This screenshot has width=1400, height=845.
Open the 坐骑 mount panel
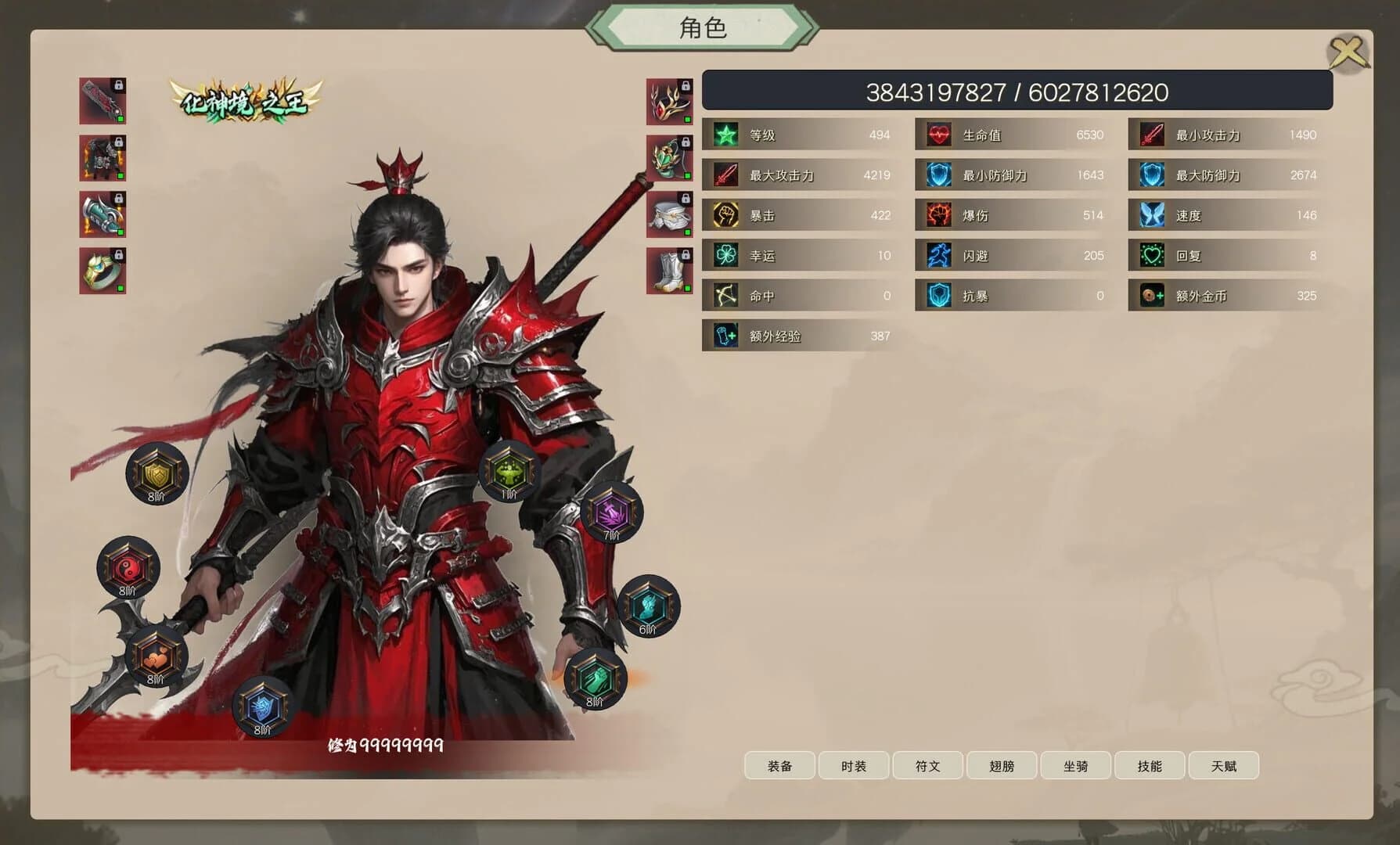pos(1075,765)
